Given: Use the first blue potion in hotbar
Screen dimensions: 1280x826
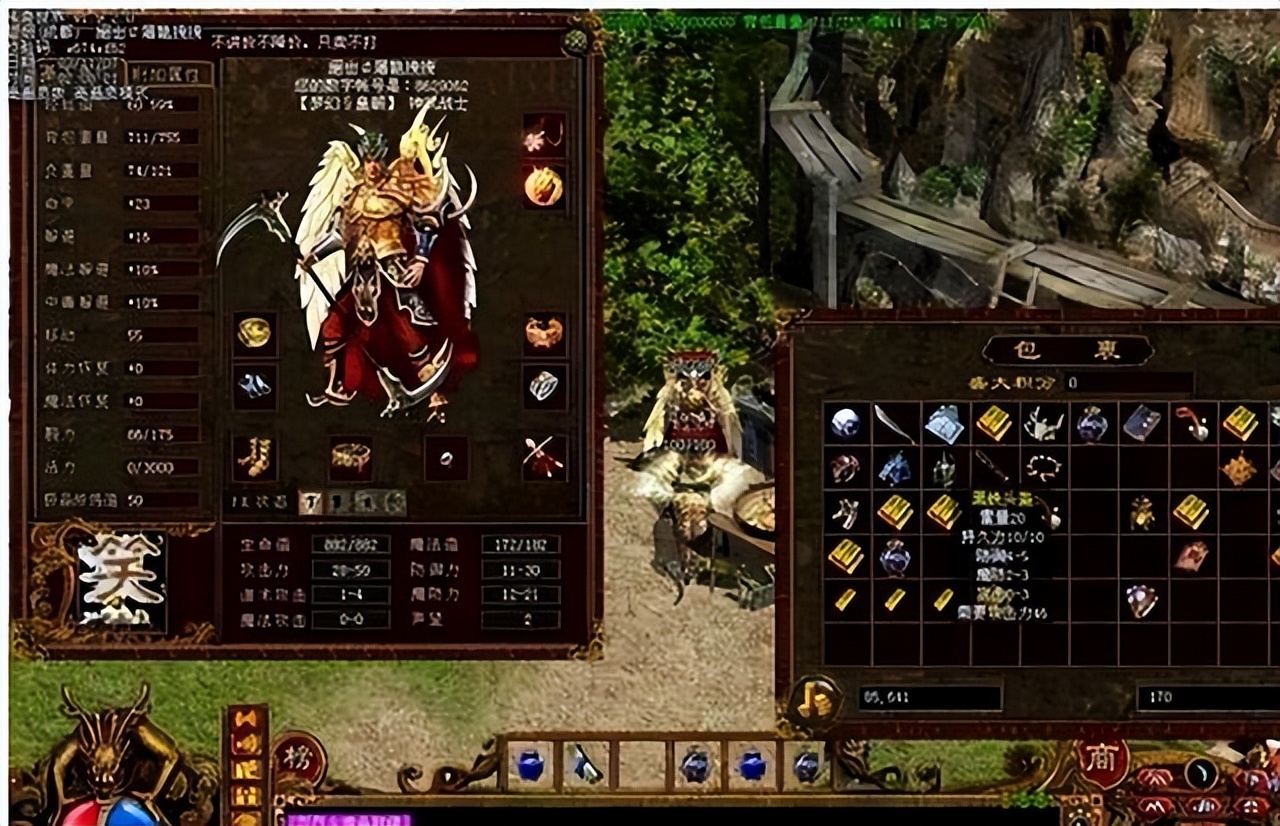Looking at the screenshot, I should coord(531,767).
